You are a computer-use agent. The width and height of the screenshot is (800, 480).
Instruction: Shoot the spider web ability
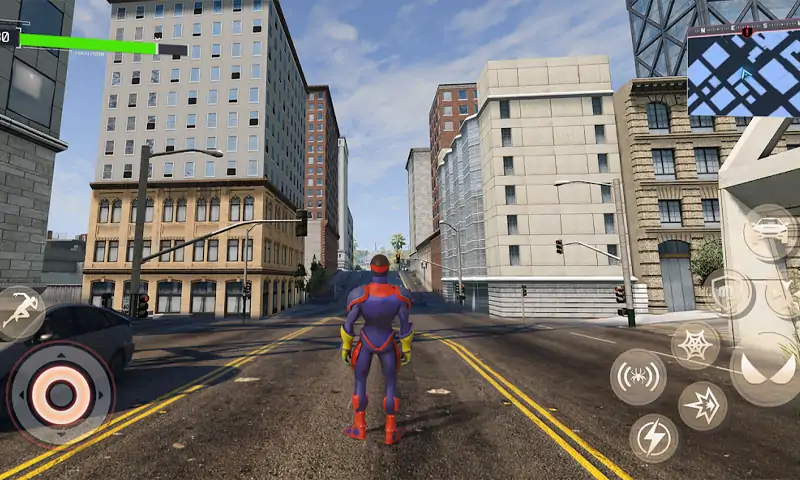click(695, 345)
